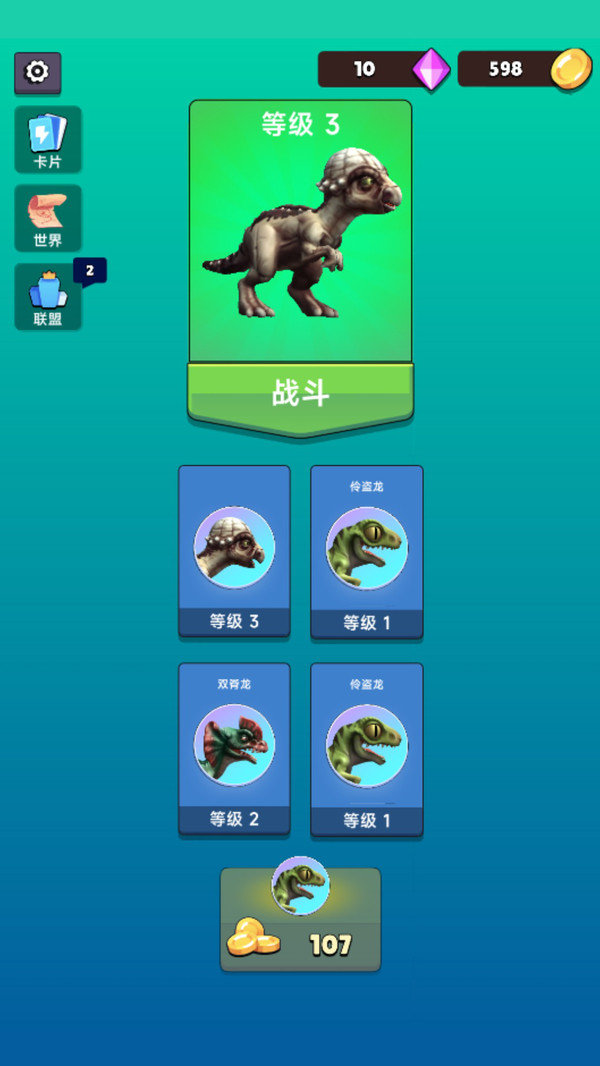600x1066 pixels.
Task: Open the 卡片 cards menu
Action: pyautogui.click(x=48, y=139)
